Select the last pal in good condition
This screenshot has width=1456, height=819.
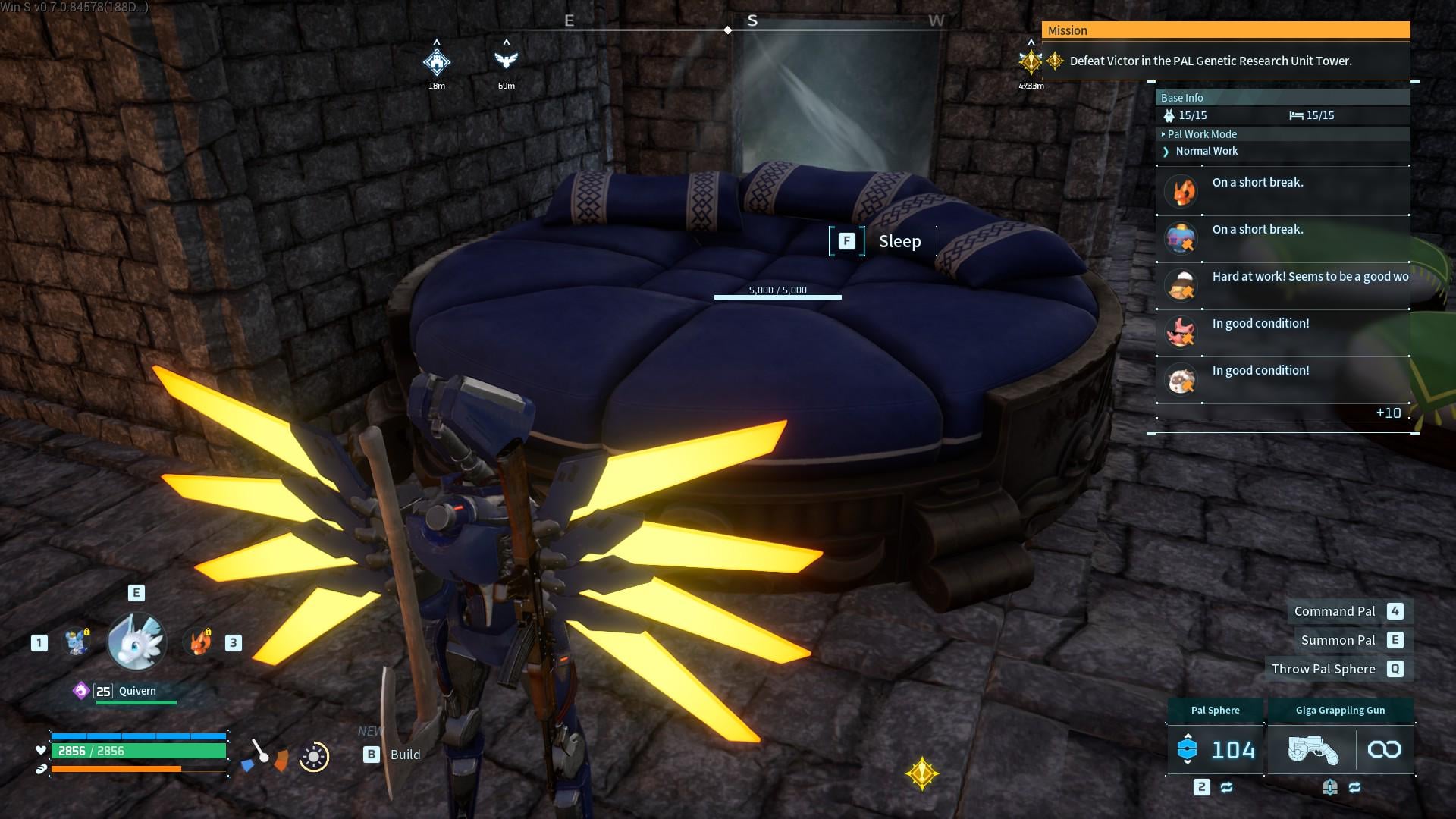pos(1181,379)
